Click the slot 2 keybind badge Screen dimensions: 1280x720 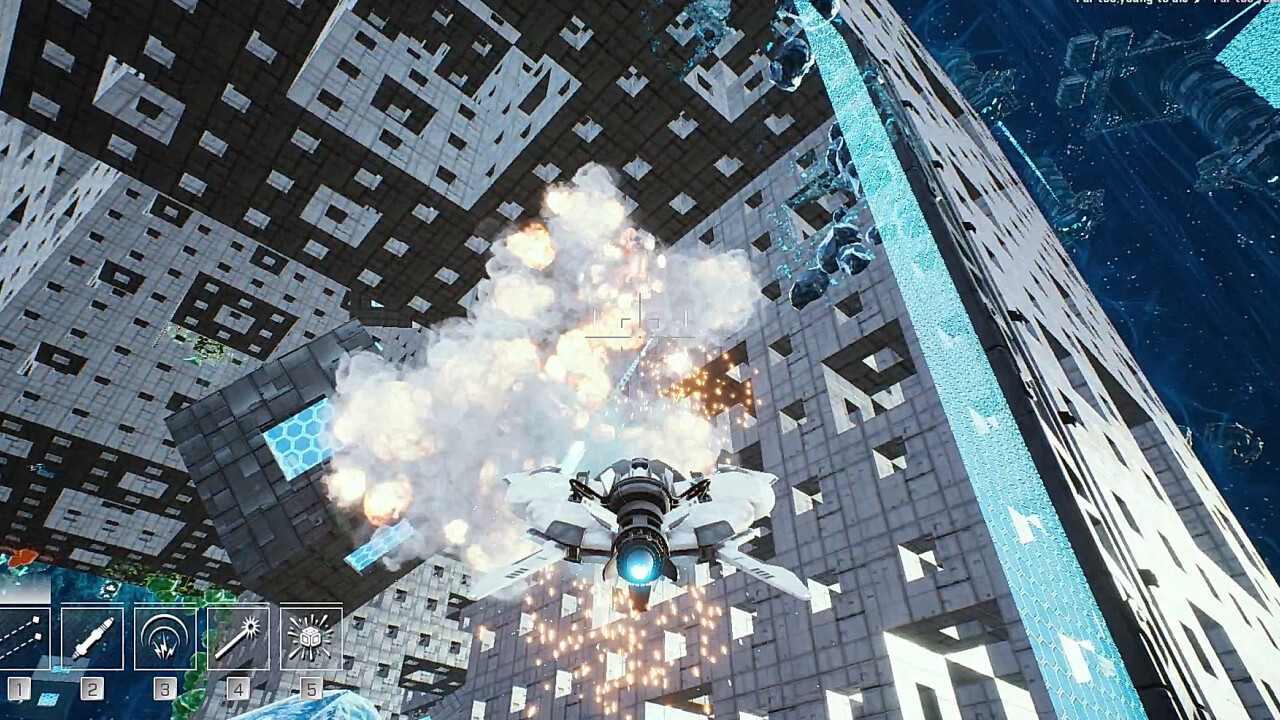(91, 688)
